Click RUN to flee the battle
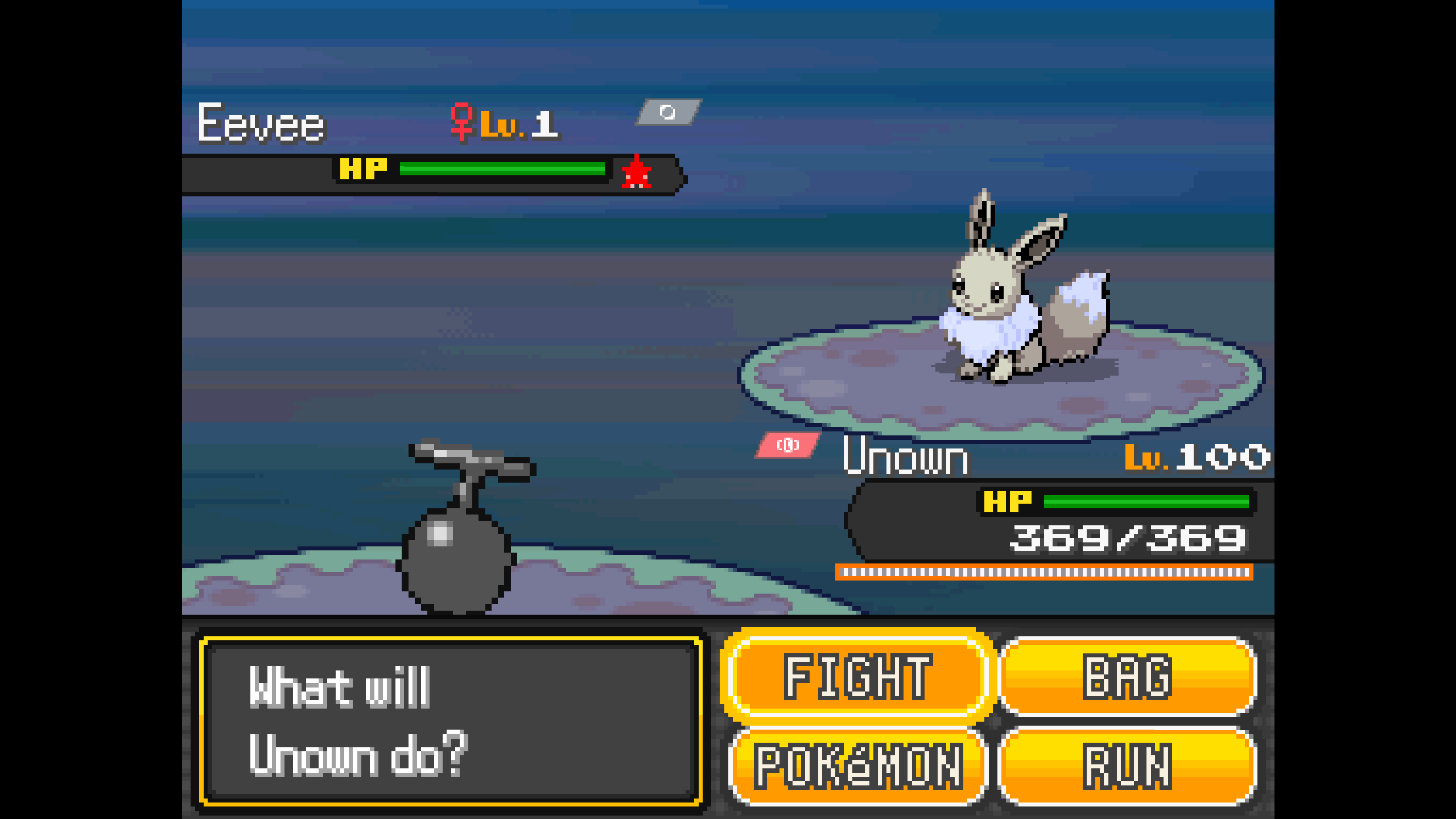 pos(1127,766)
